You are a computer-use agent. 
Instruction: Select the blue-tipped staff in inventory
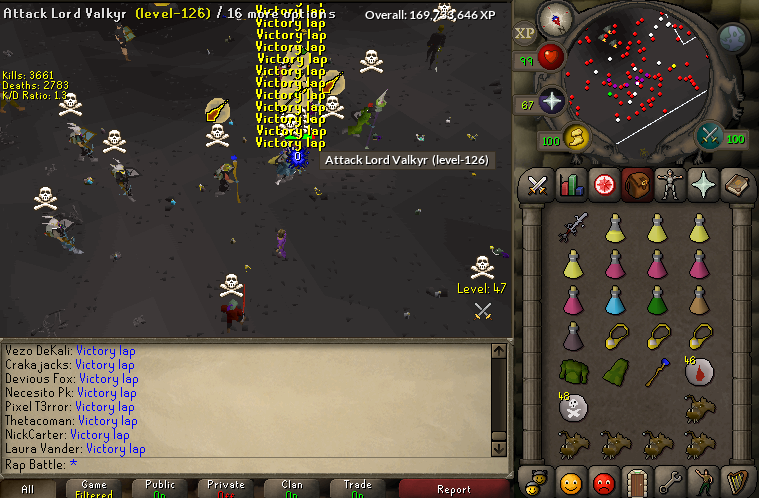tap(655, 372)
